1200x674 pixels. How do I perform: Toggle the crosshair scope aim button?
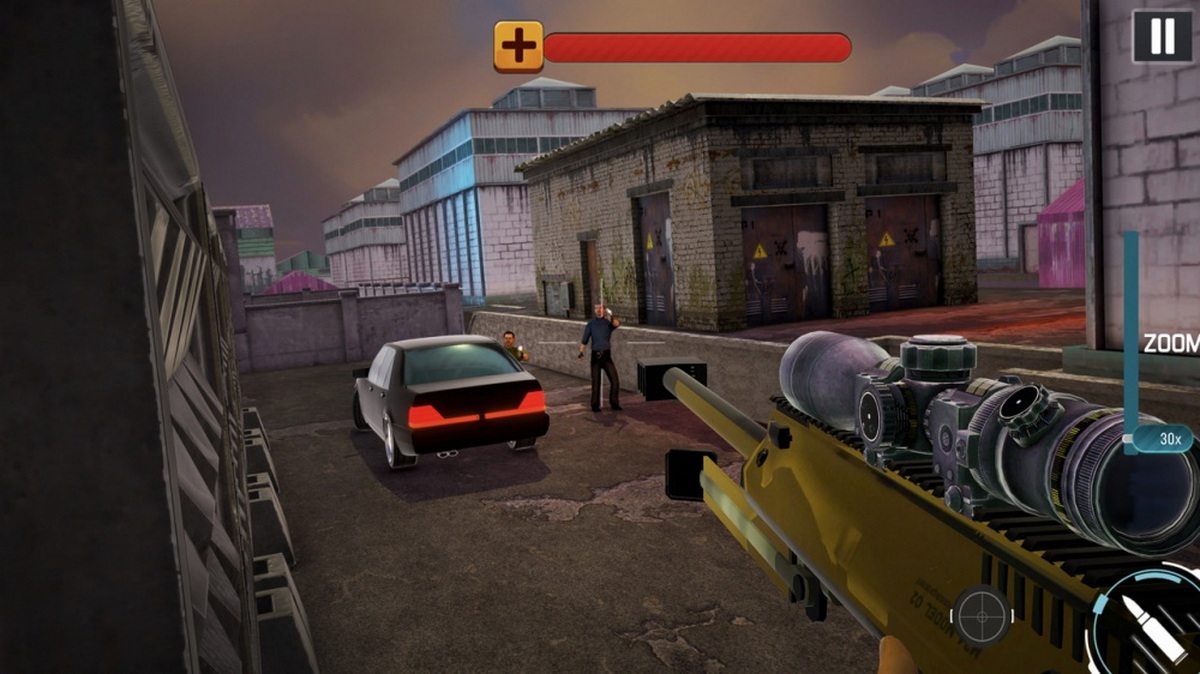point(981,614)
